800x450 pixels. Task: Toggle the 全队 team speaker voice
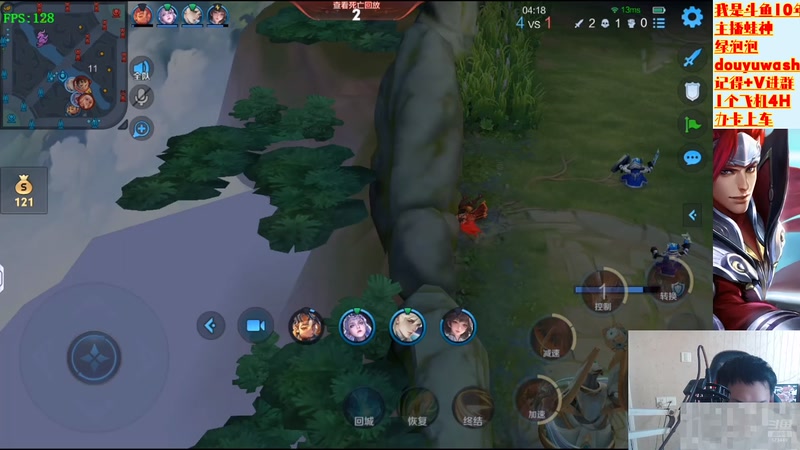142,70
